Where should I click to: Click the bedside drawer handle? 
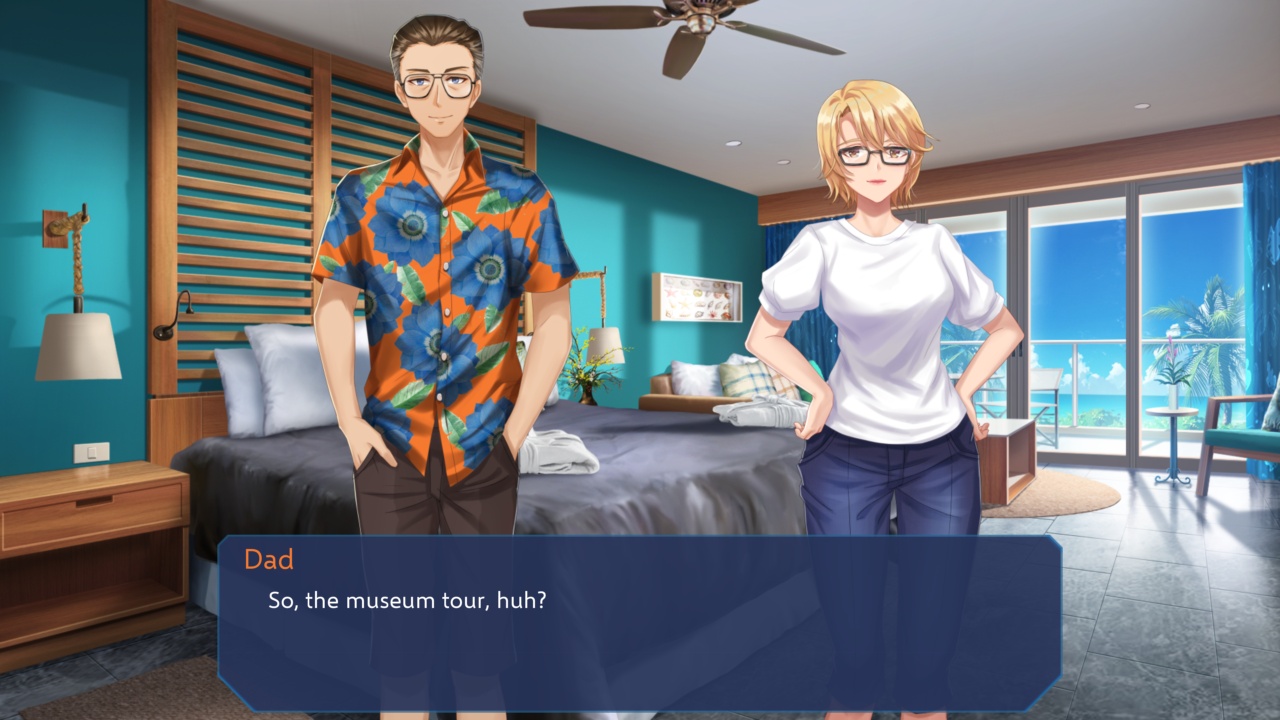click(93, 502)
